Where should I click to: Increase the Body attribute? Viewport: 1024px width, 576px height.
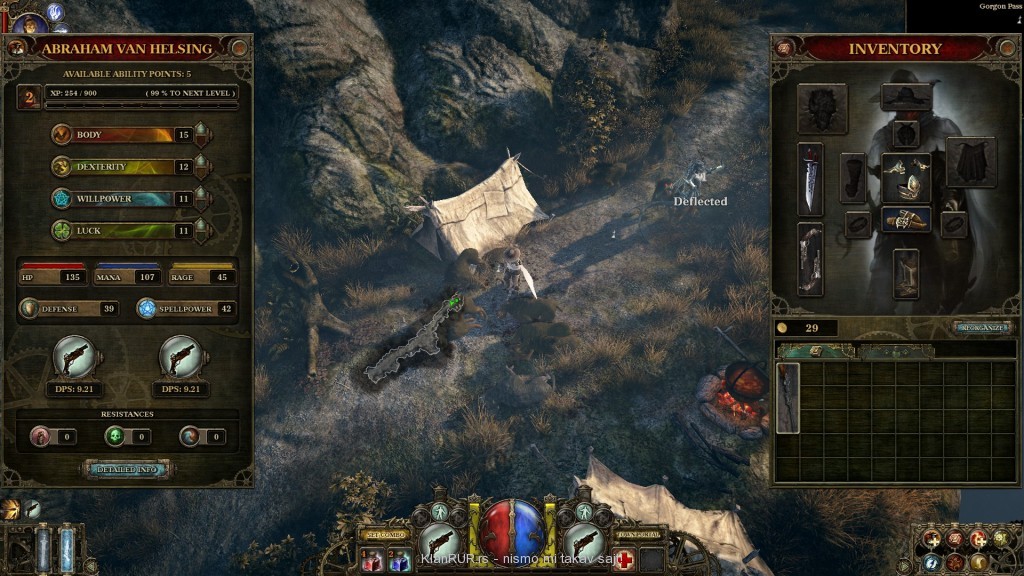201,134
